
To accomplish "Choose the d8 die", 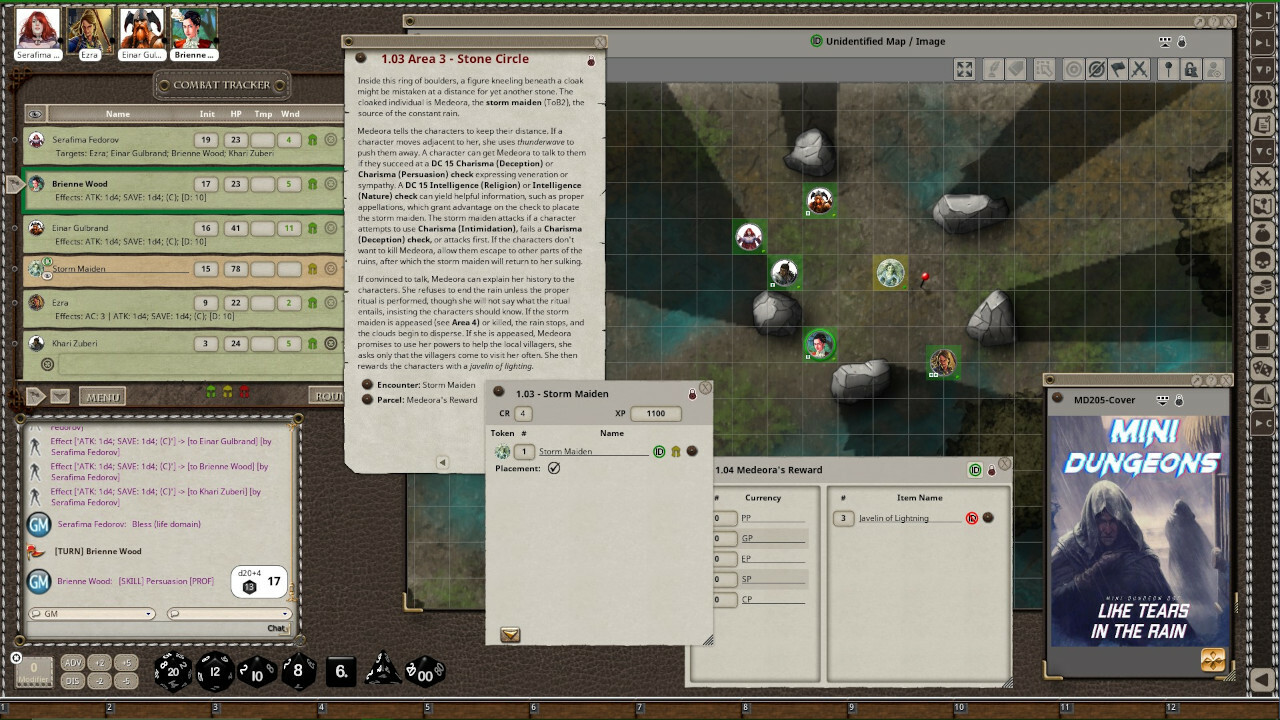I will point(297,671).
